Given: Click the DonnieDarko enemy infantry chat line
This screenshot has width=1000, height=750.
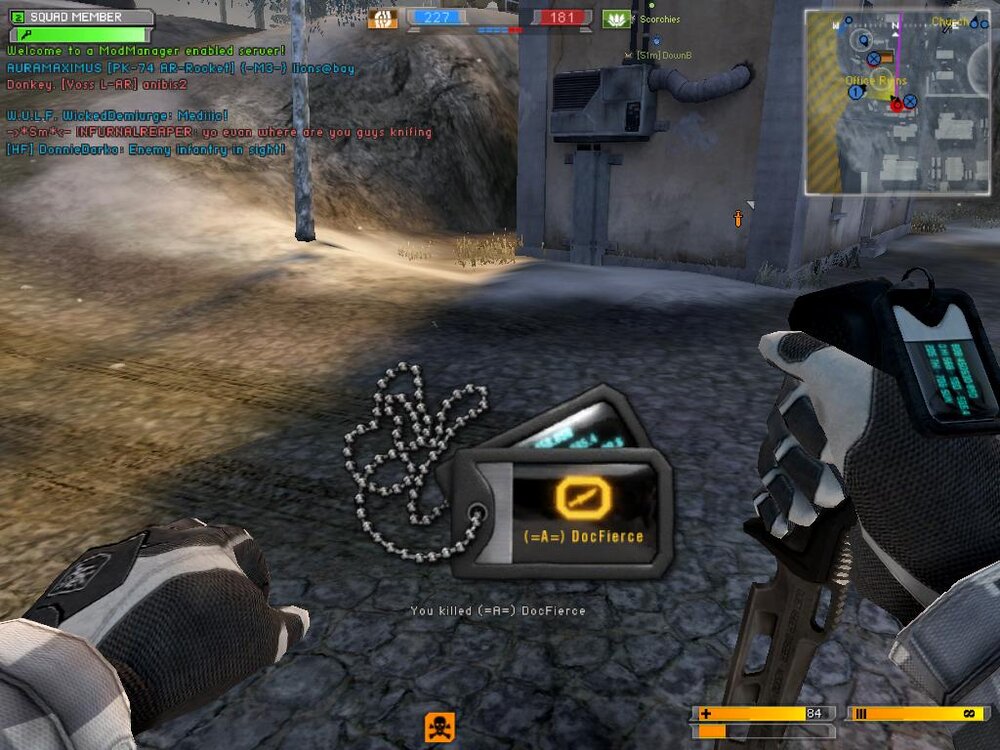Looking at the screenshot, I should click(x=146, y=149).
